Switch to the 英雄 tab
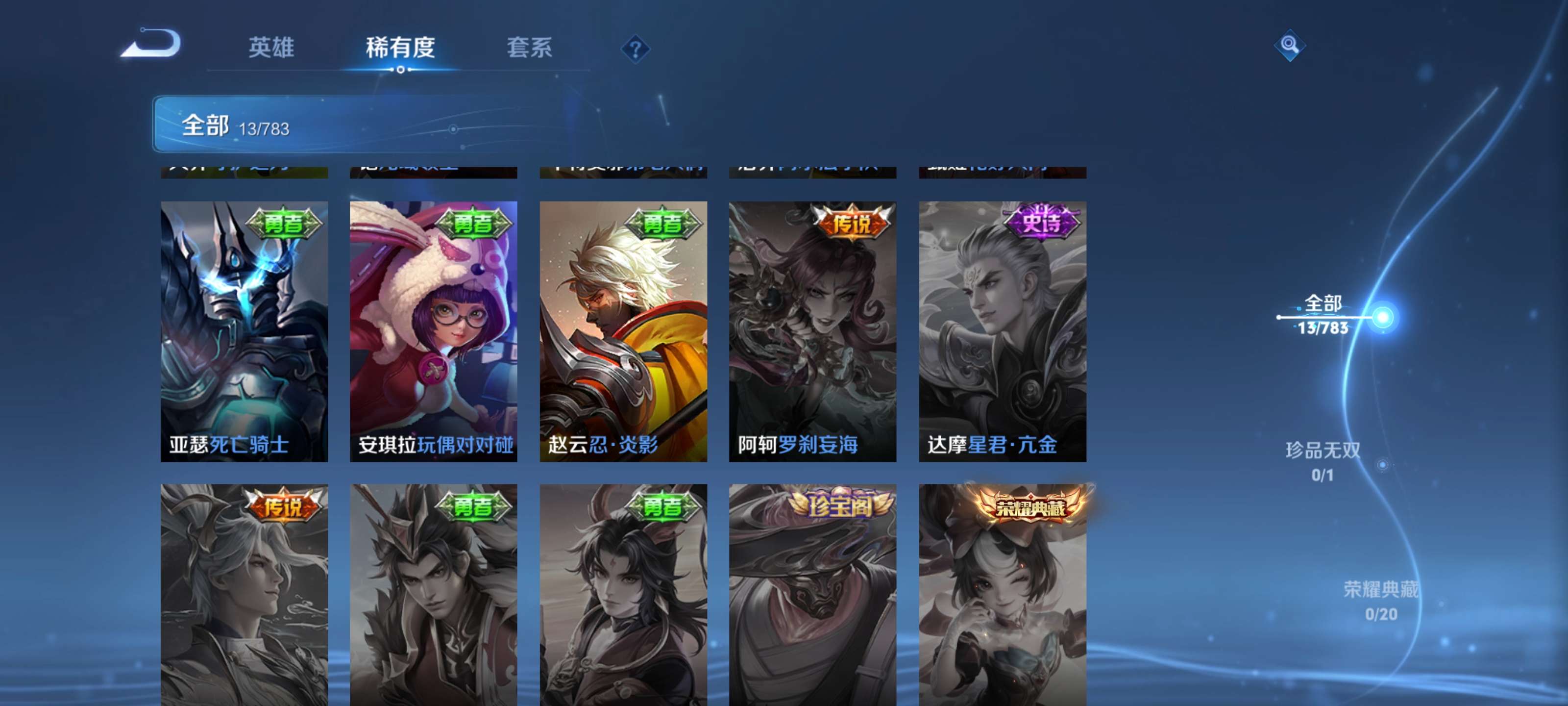 click(271, 48)
